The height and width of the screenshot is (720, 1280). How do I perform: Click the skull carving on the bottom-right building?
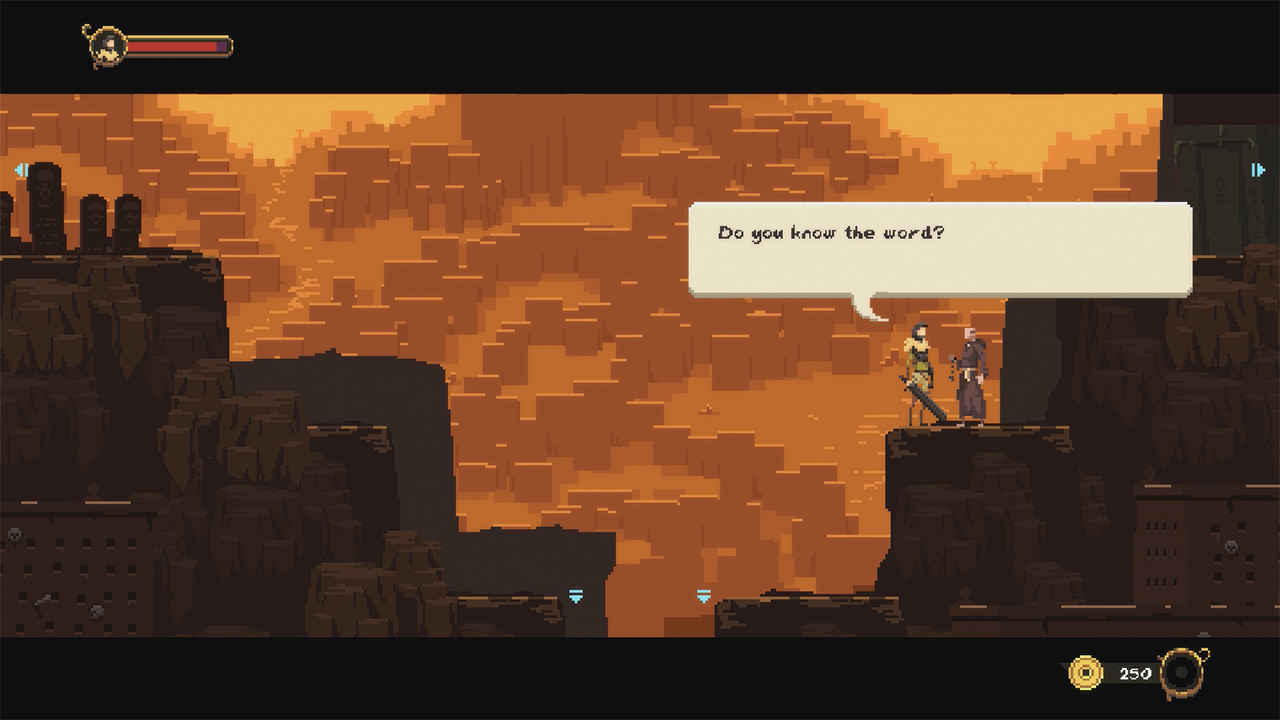(x=1231, y=547)
